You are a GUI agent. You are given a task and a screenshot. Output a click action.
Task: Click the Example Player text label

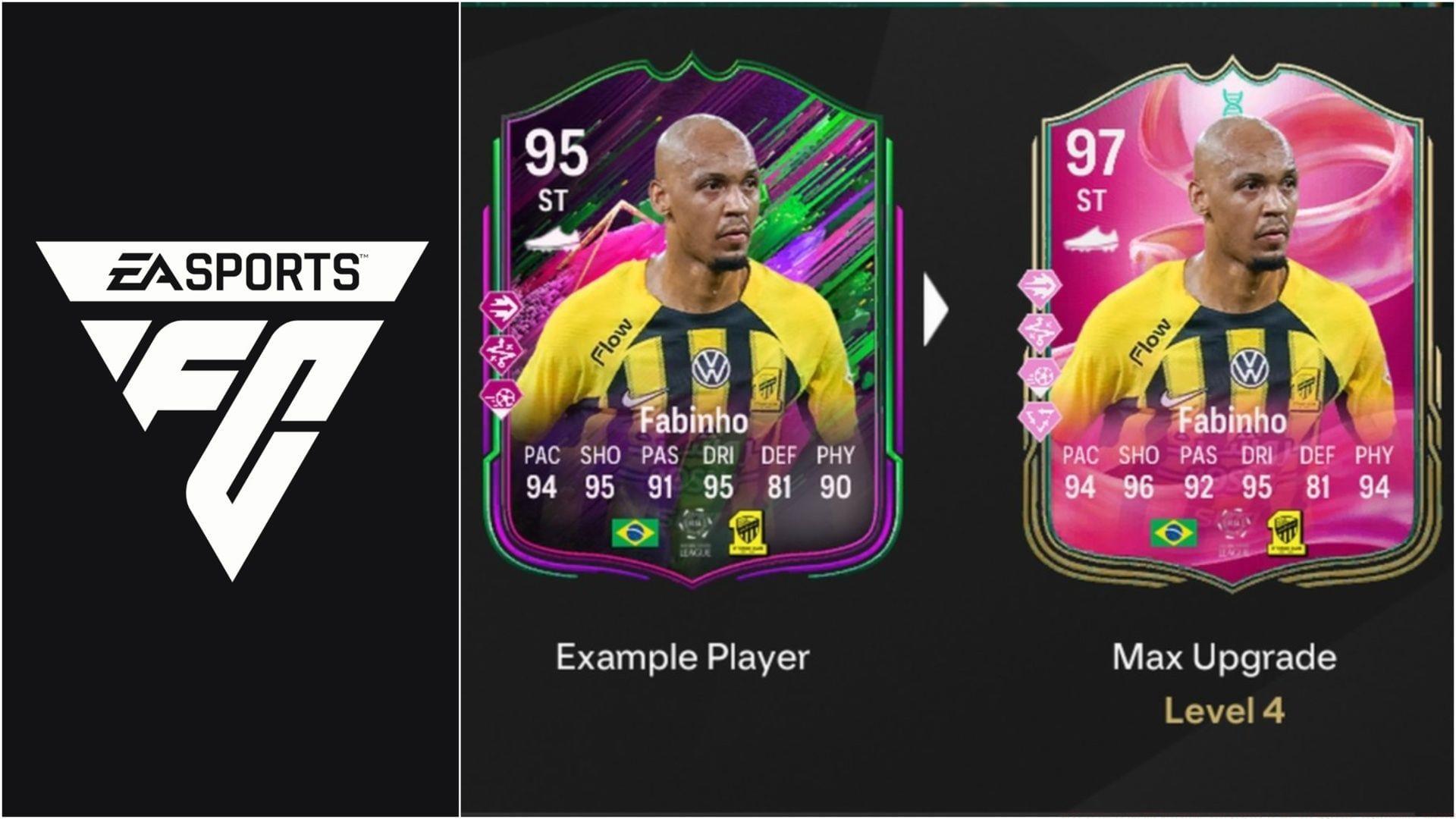click(x=682, y=657)
